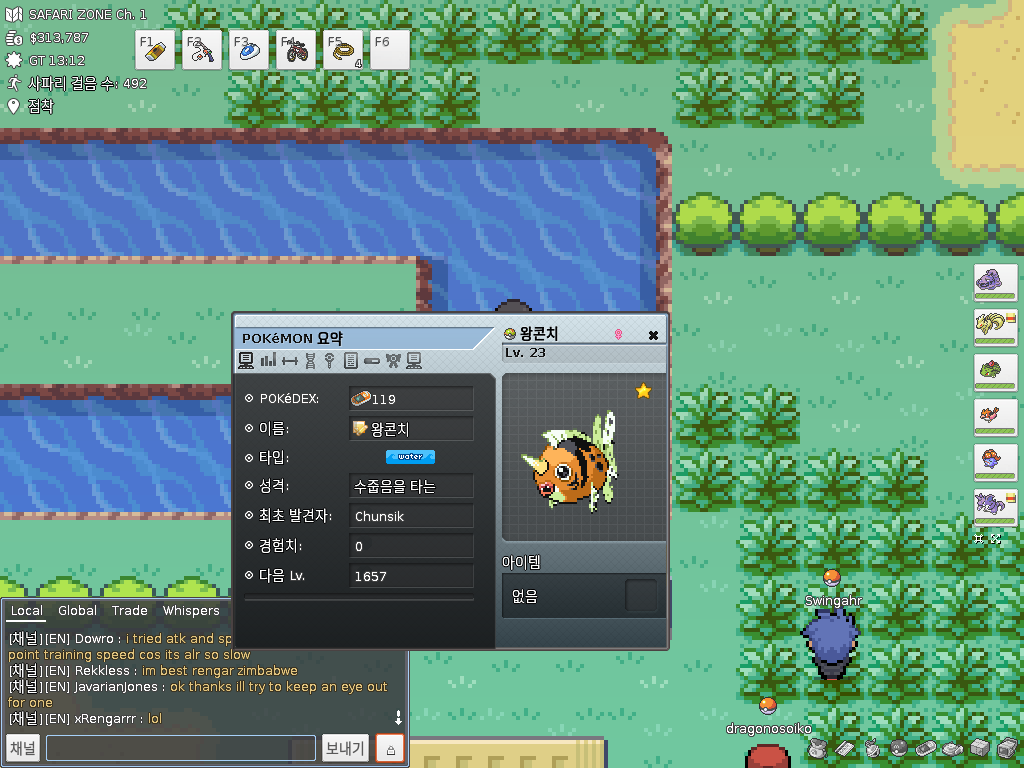Switch to the Whispers chat tab
Screen dimensions: 1024x768
pyautogui.click(x=190, y=611)
